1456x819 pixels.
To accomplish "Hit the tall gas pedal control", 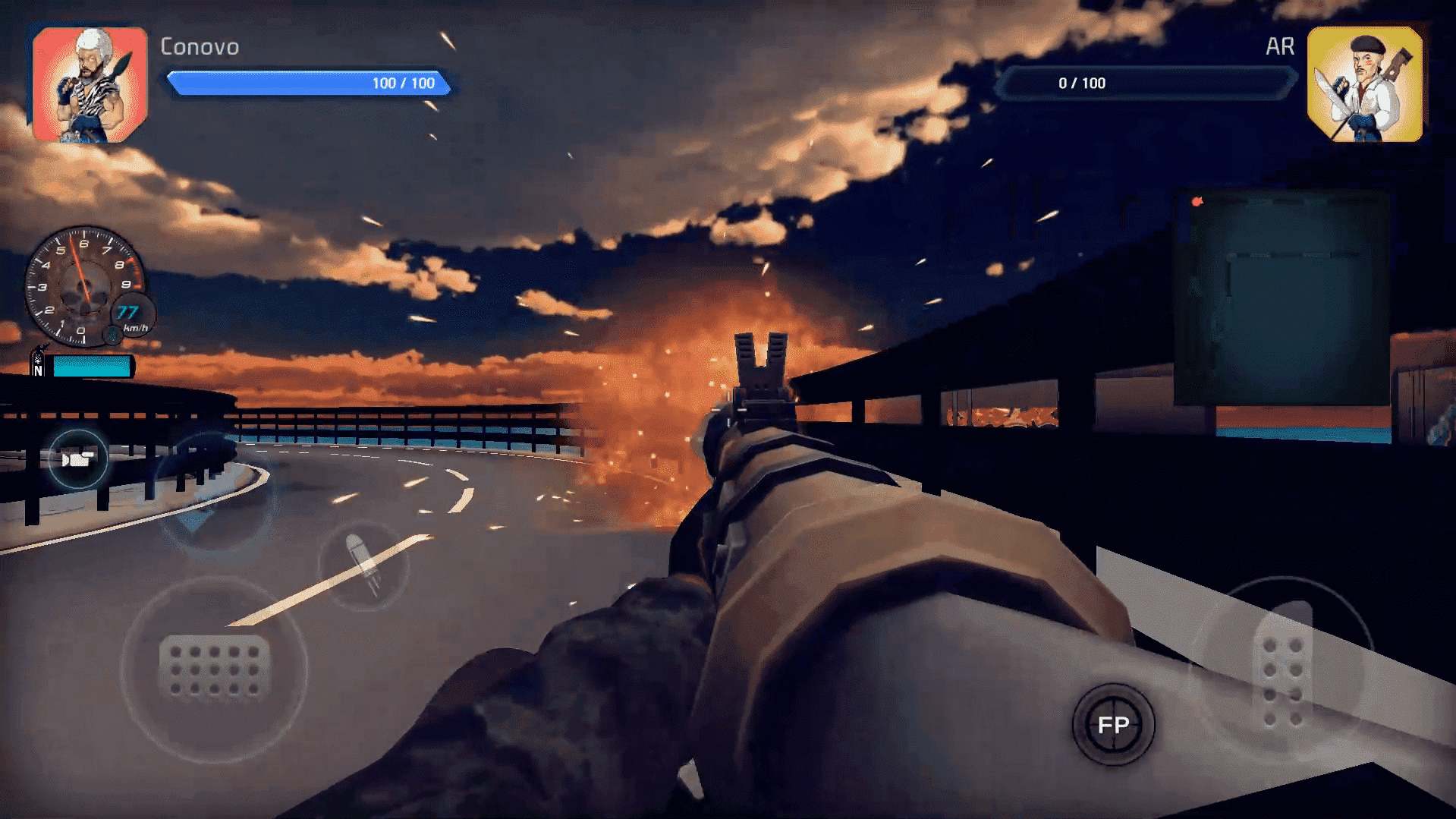I will pyautogui.click(x=1283, y=669).
